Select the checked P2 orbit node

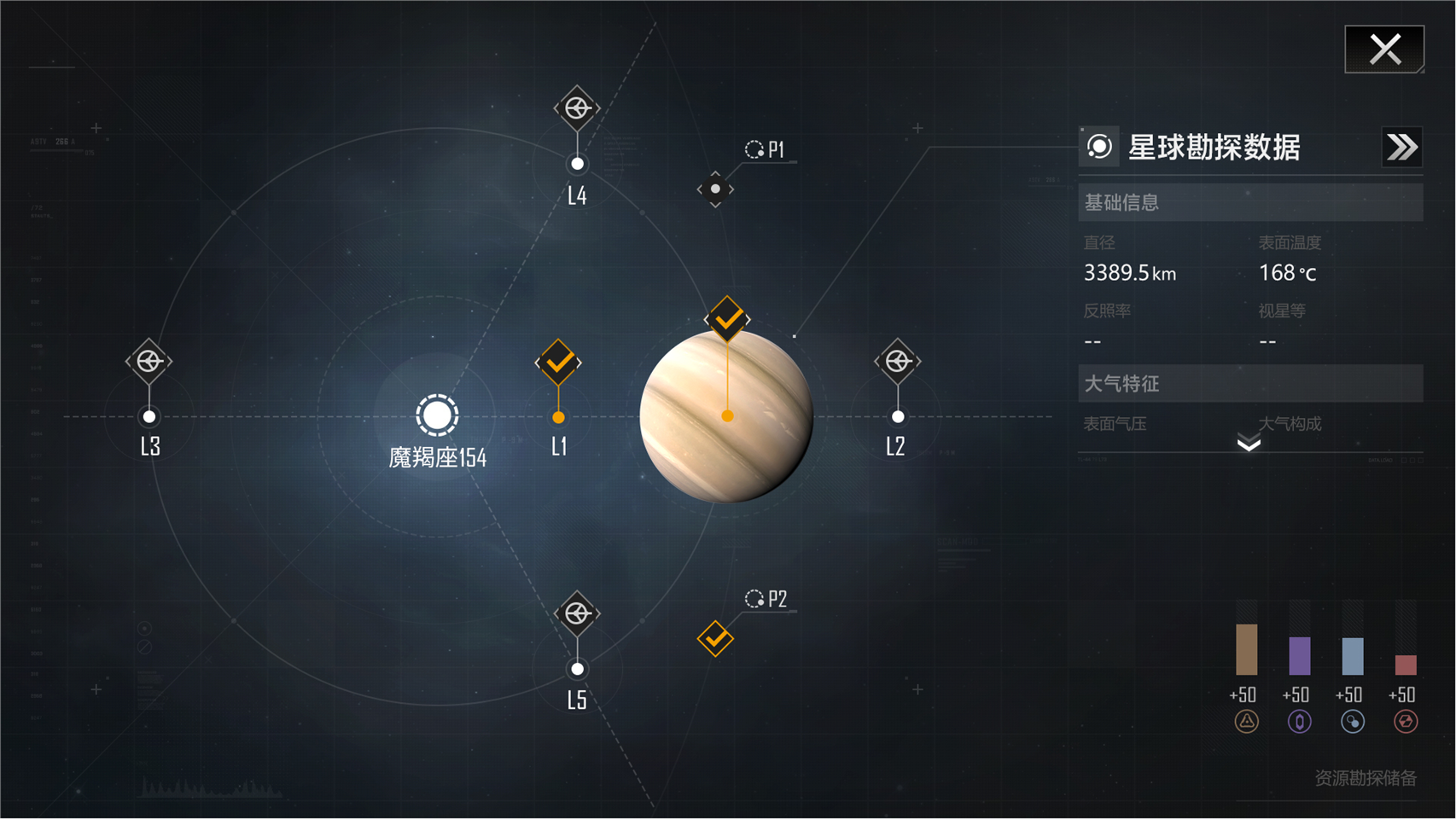pos(715,638)
